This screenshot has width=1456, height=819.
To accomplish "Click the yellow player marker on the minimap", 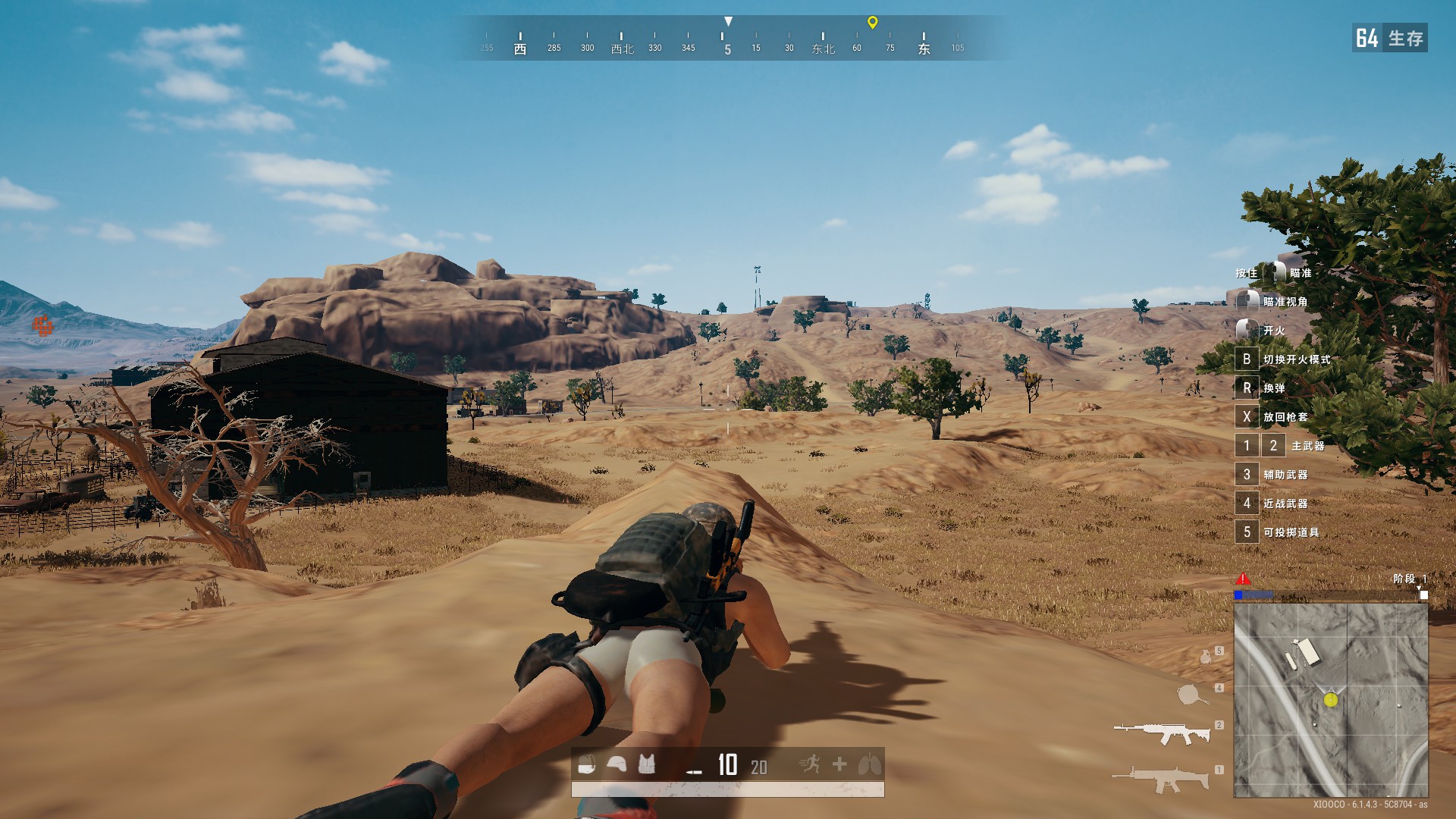I will (x=1330, y=700).
